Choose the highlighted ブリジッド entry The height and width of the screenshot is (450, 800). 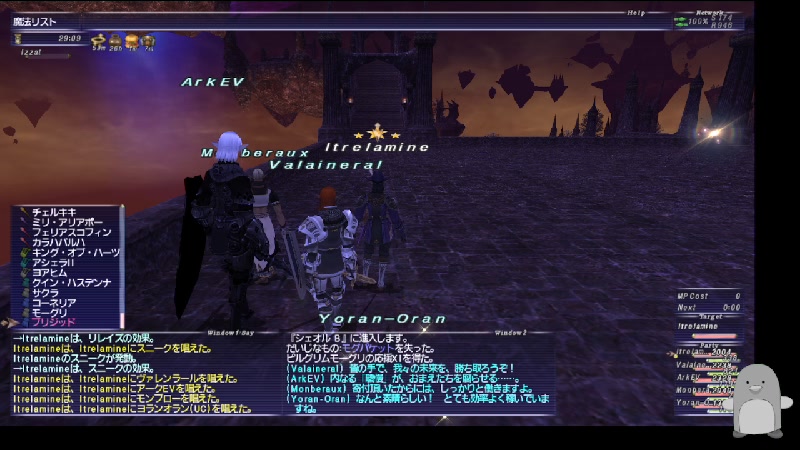[x=53, y=324]
